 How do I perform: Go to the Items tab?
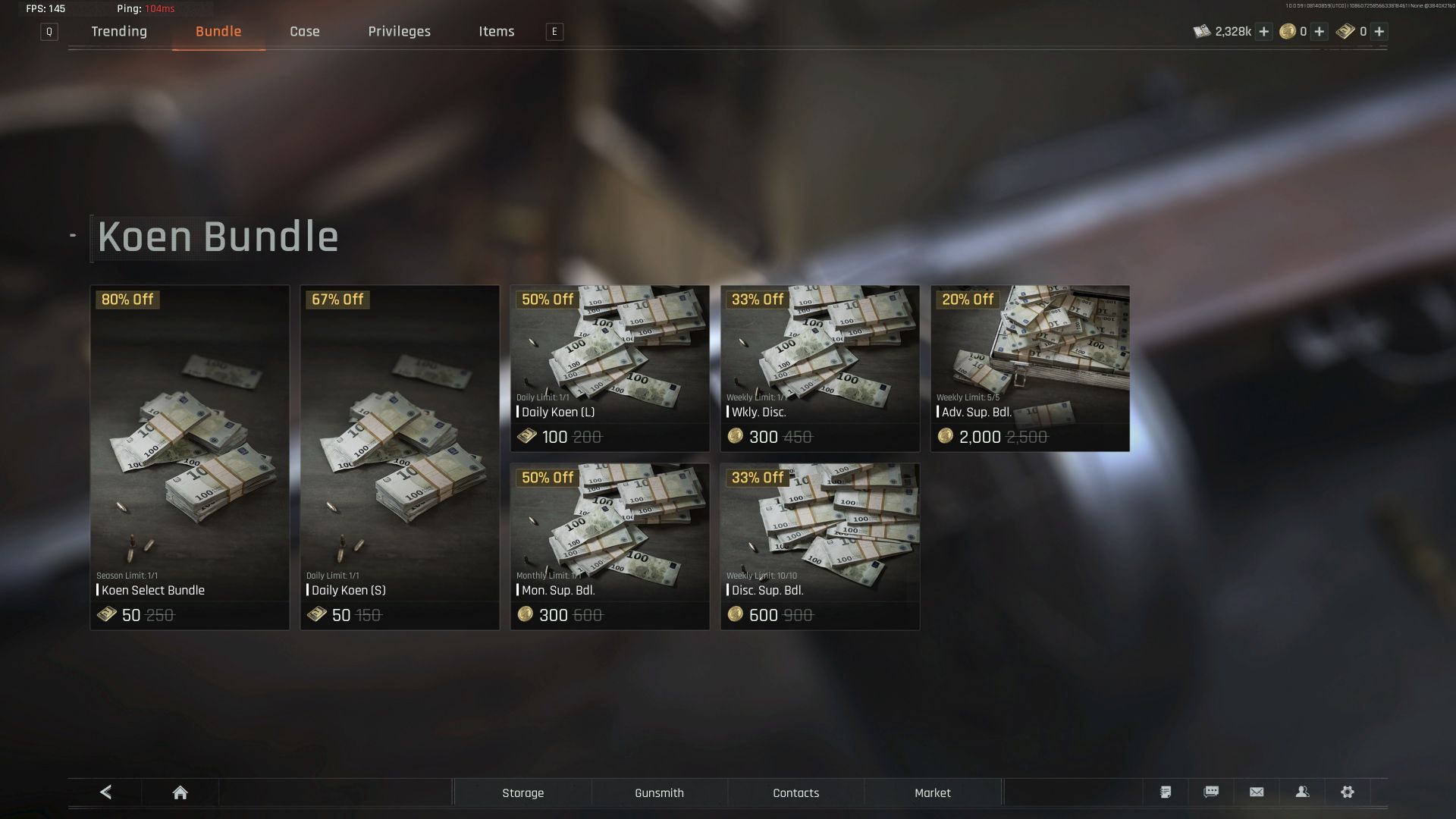point(496,31)
